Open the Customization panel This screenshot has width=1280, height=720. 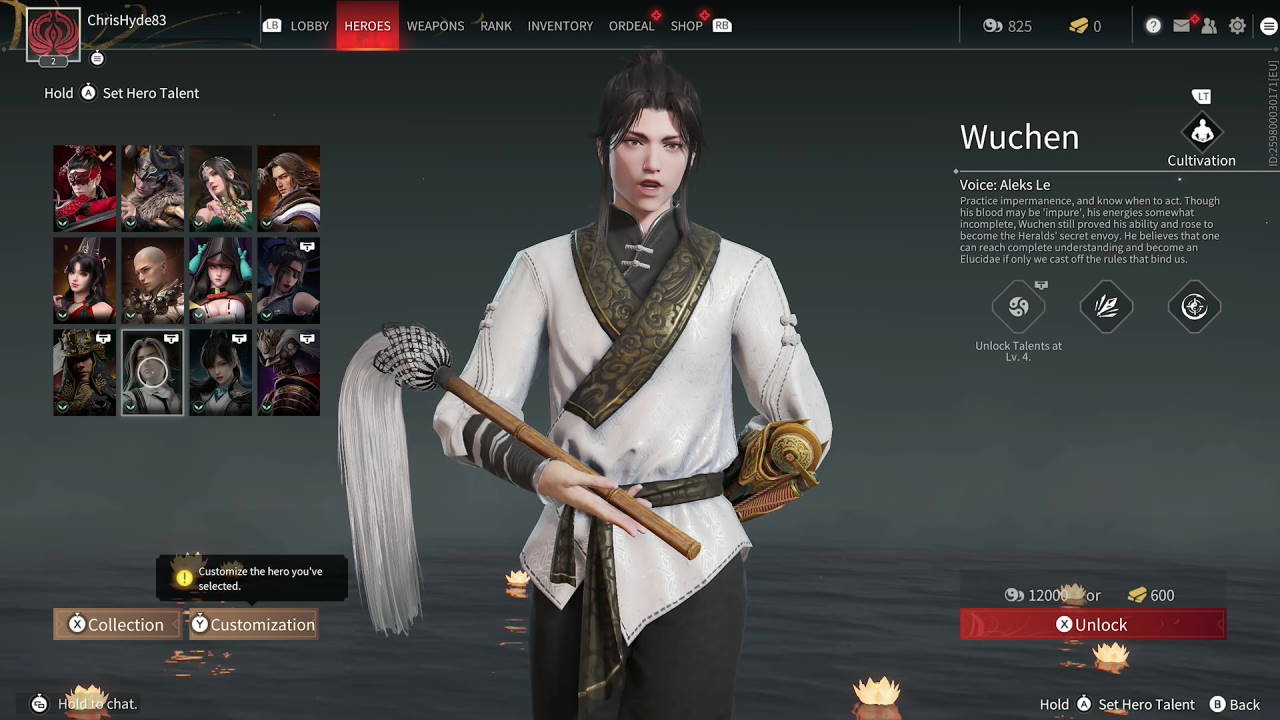pos(253,624)
